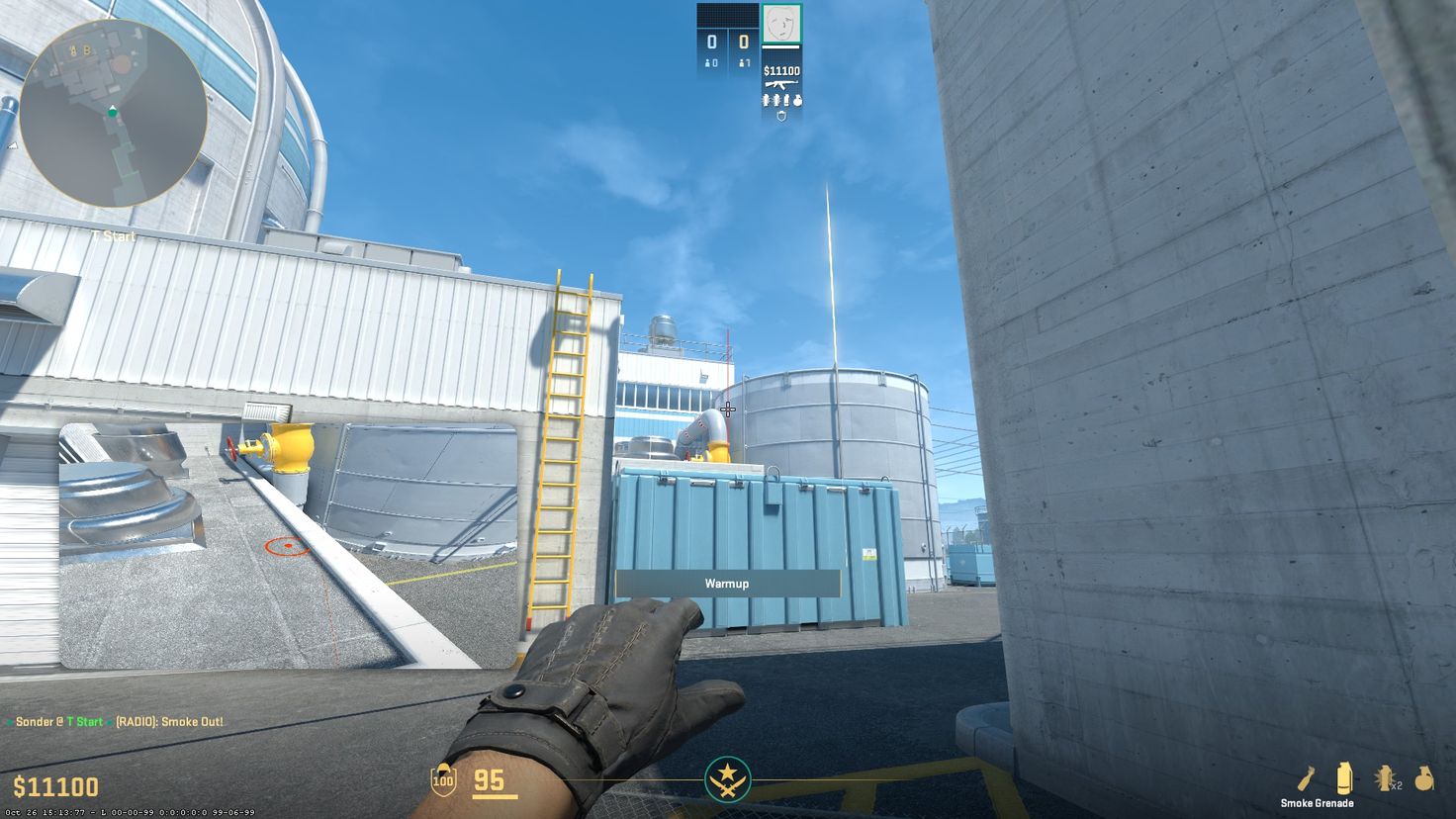1456x819 pixels.
Task: Click the $11100 money display at bottom left
Action: click(x=55, y=786)
